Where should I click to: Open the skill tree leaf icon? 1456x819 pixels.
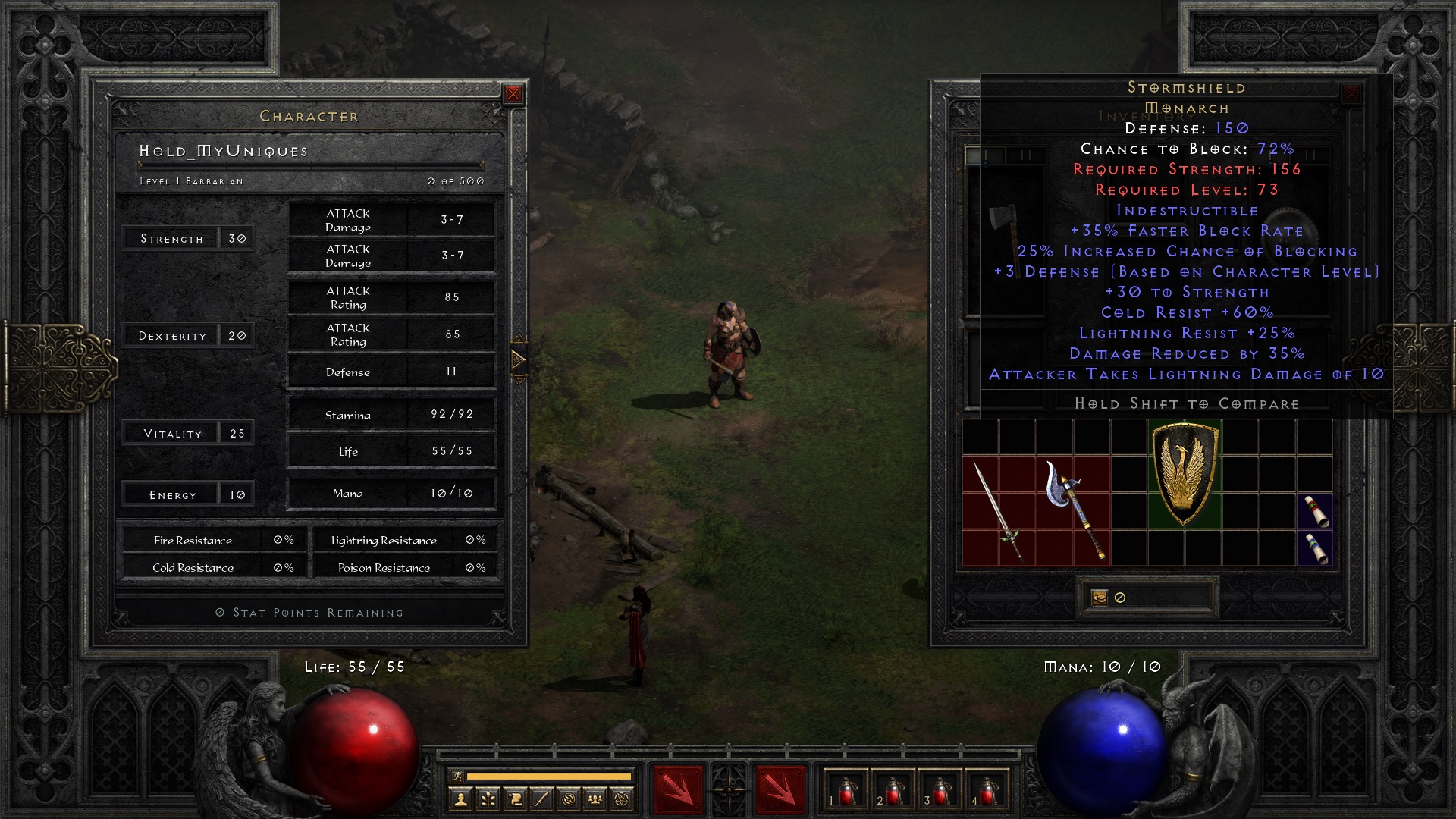pyautogui.click(x=488, y=799)
